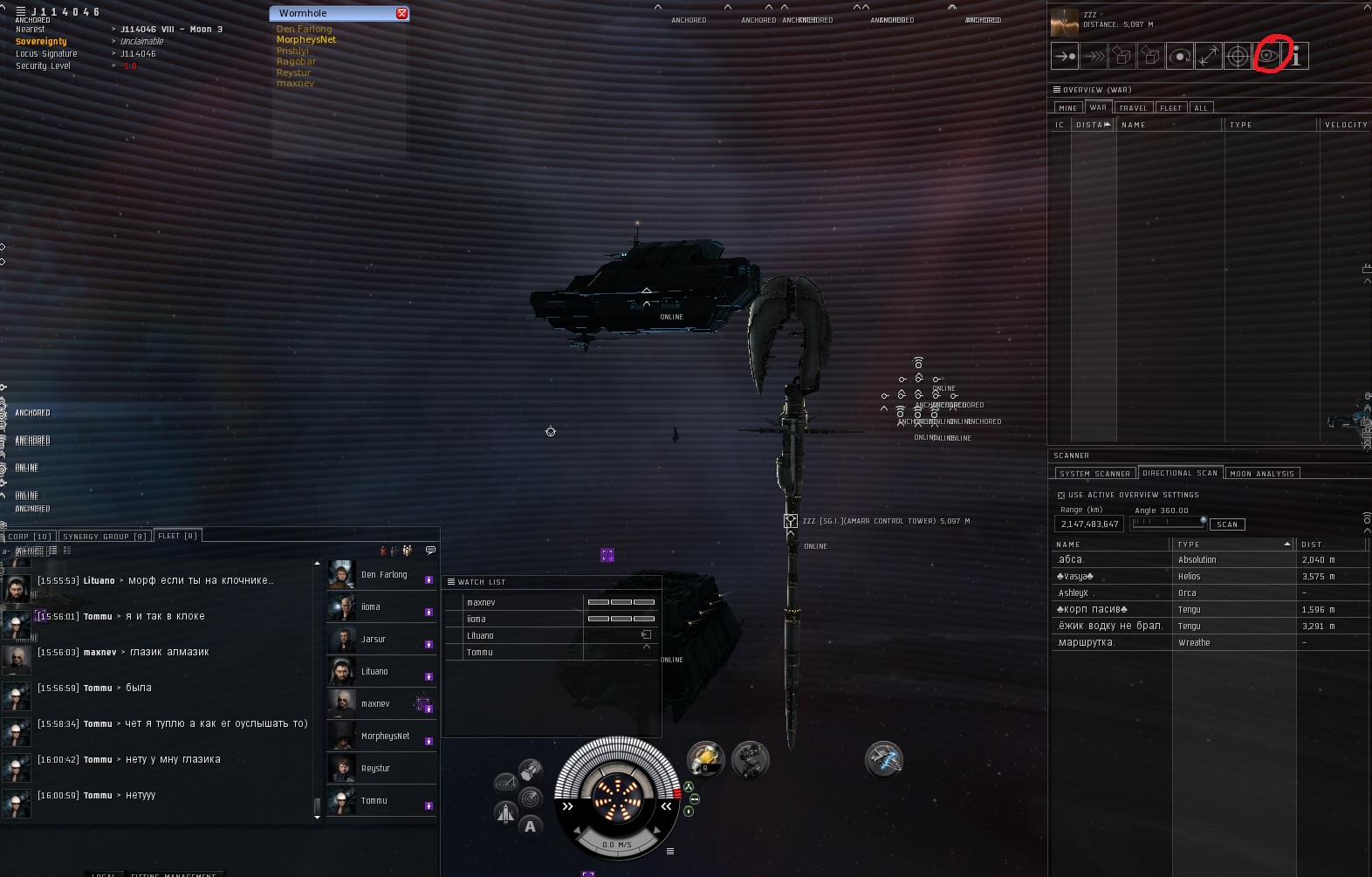Screen dimensions: 1372x877
Task: Select the scan Range input field
Action: 1089,524
